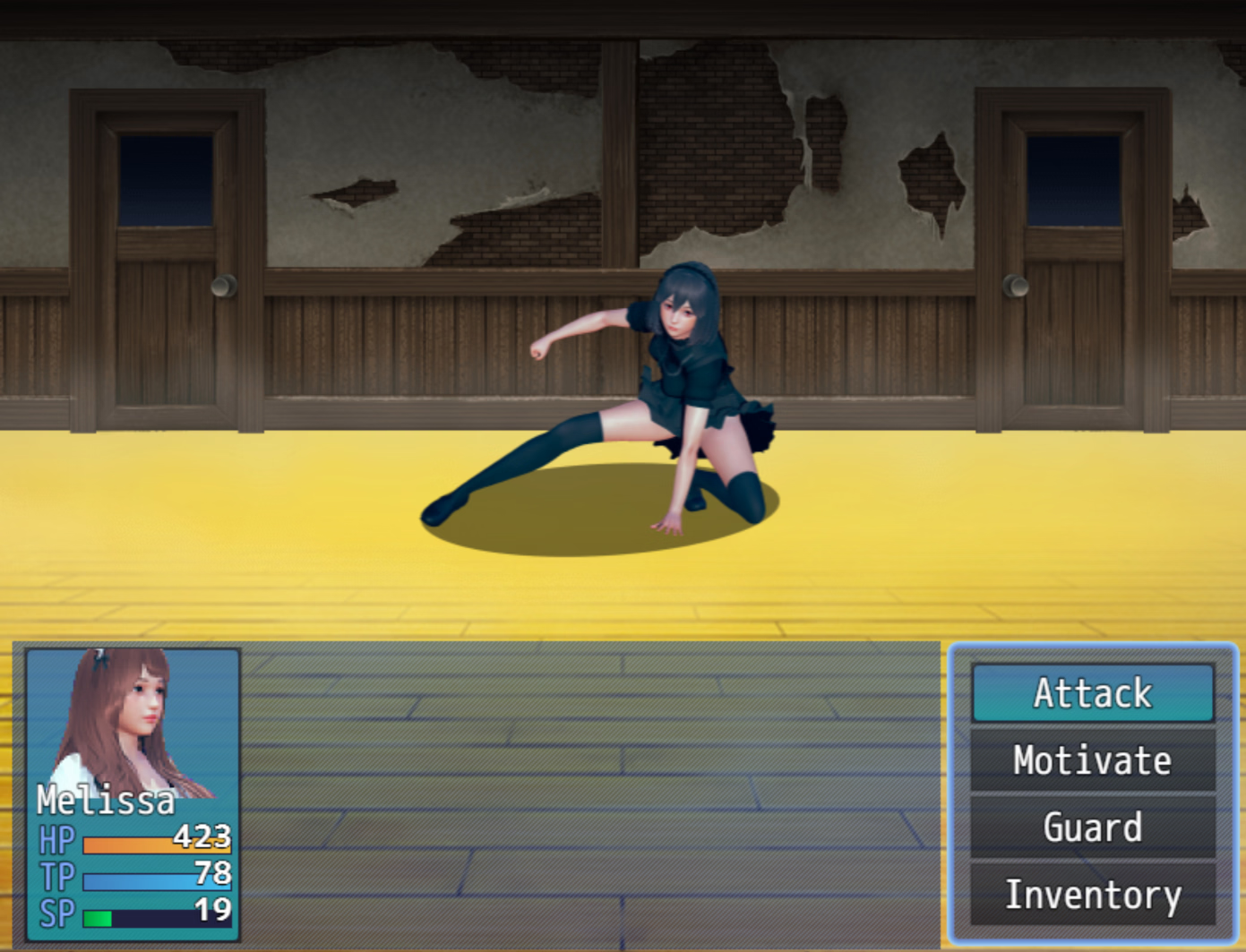Choose the Motivate command
Viewport: 1246px width, 952px height.
1092,760
